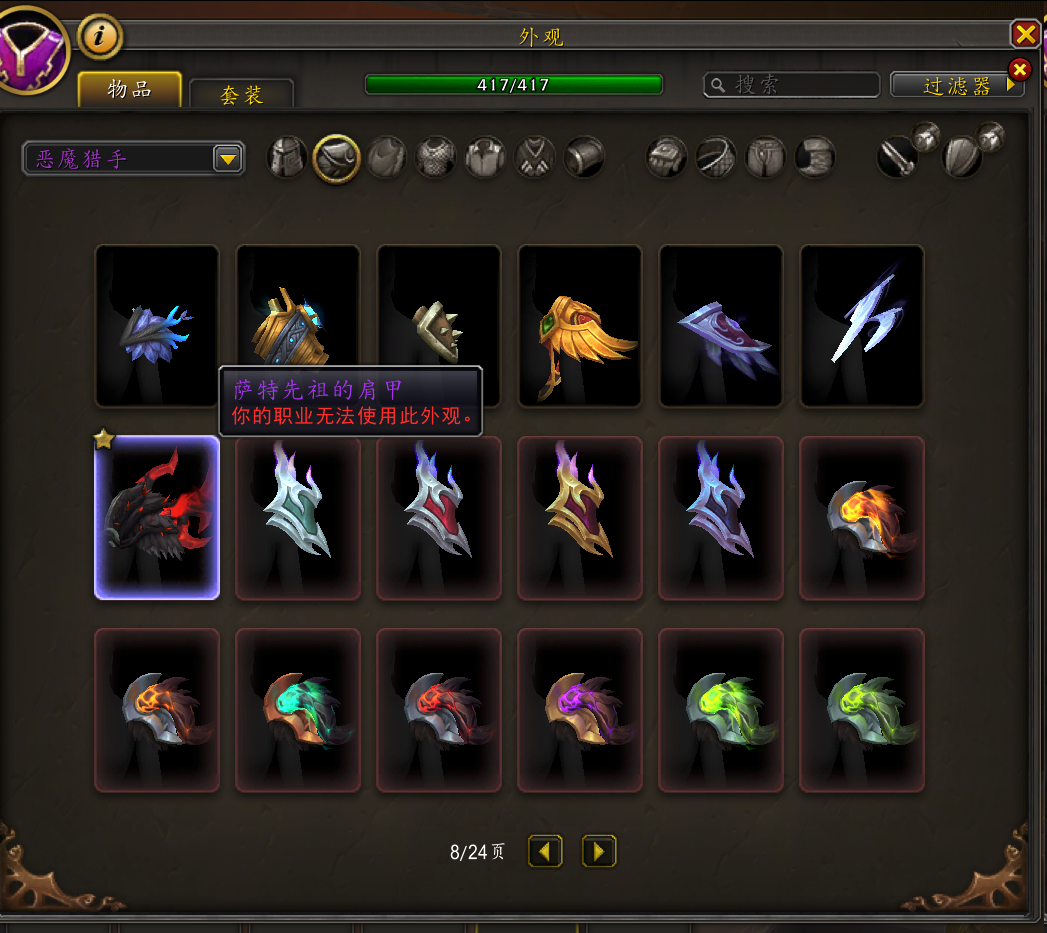Switch to the boots slot category

point(815,158)
